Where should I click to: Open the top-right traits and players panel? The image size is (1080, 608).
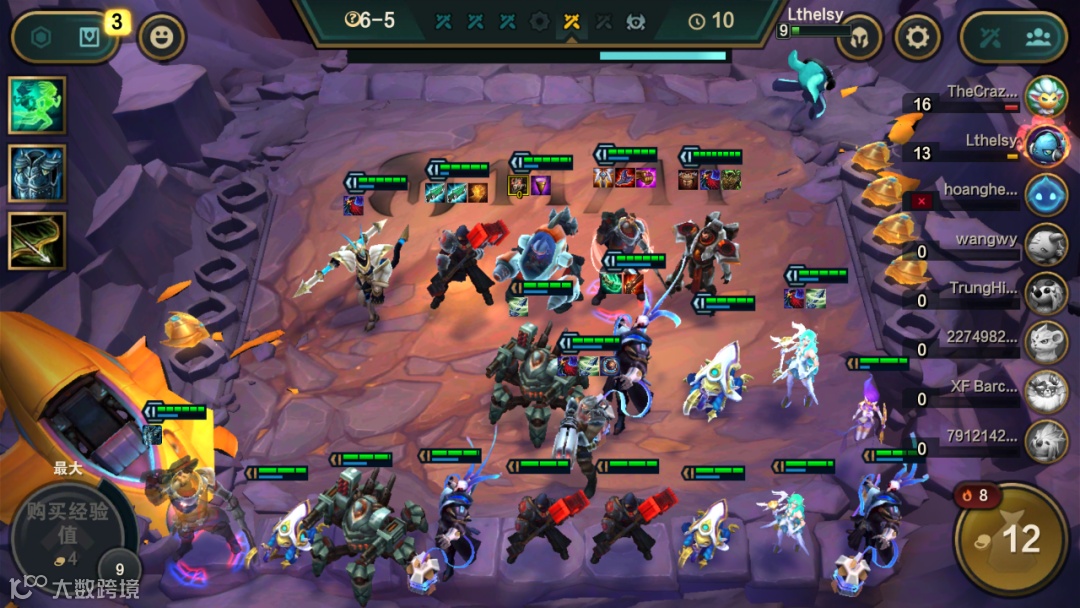[1013, 39]
